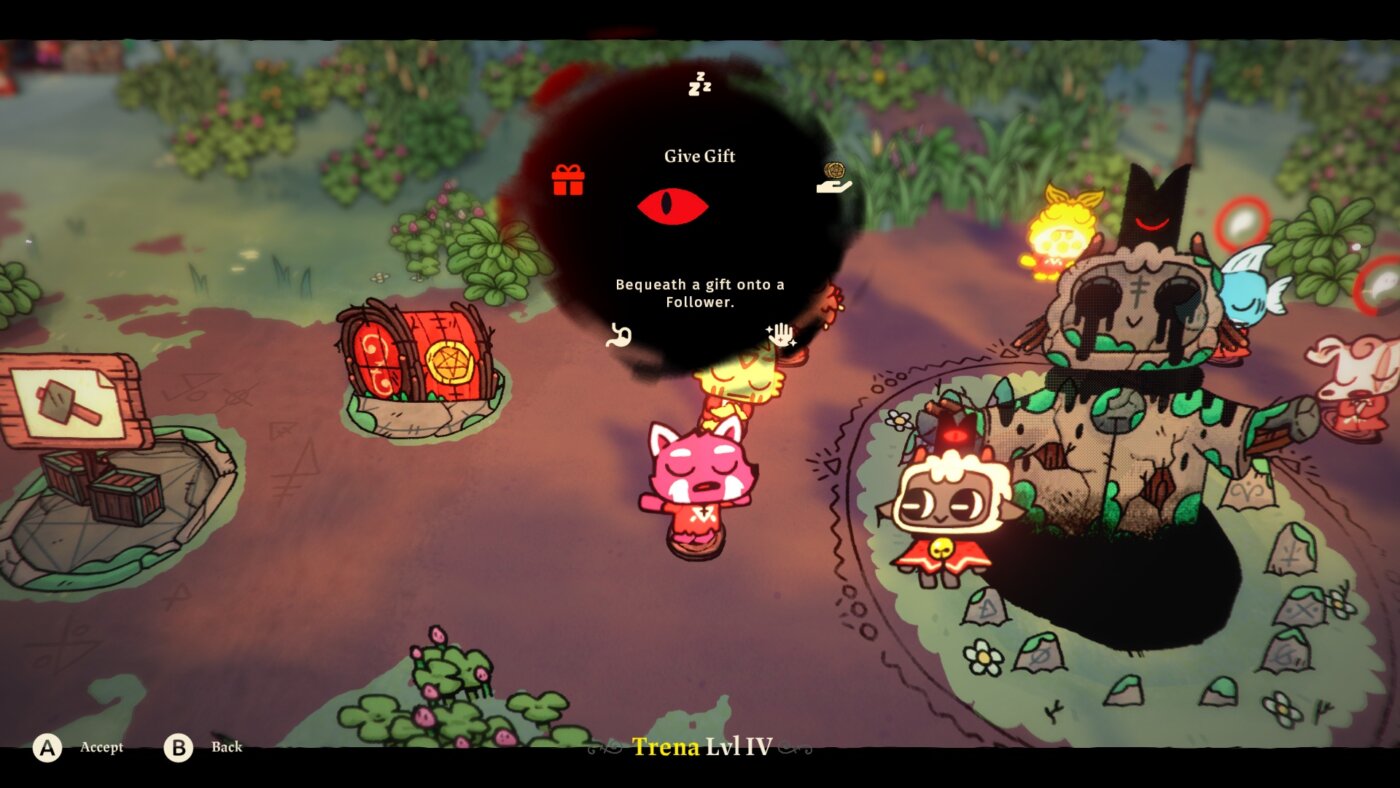Click the red eye at wheel center
Viewport: 1400px width, 788px height.
[673, 207]
